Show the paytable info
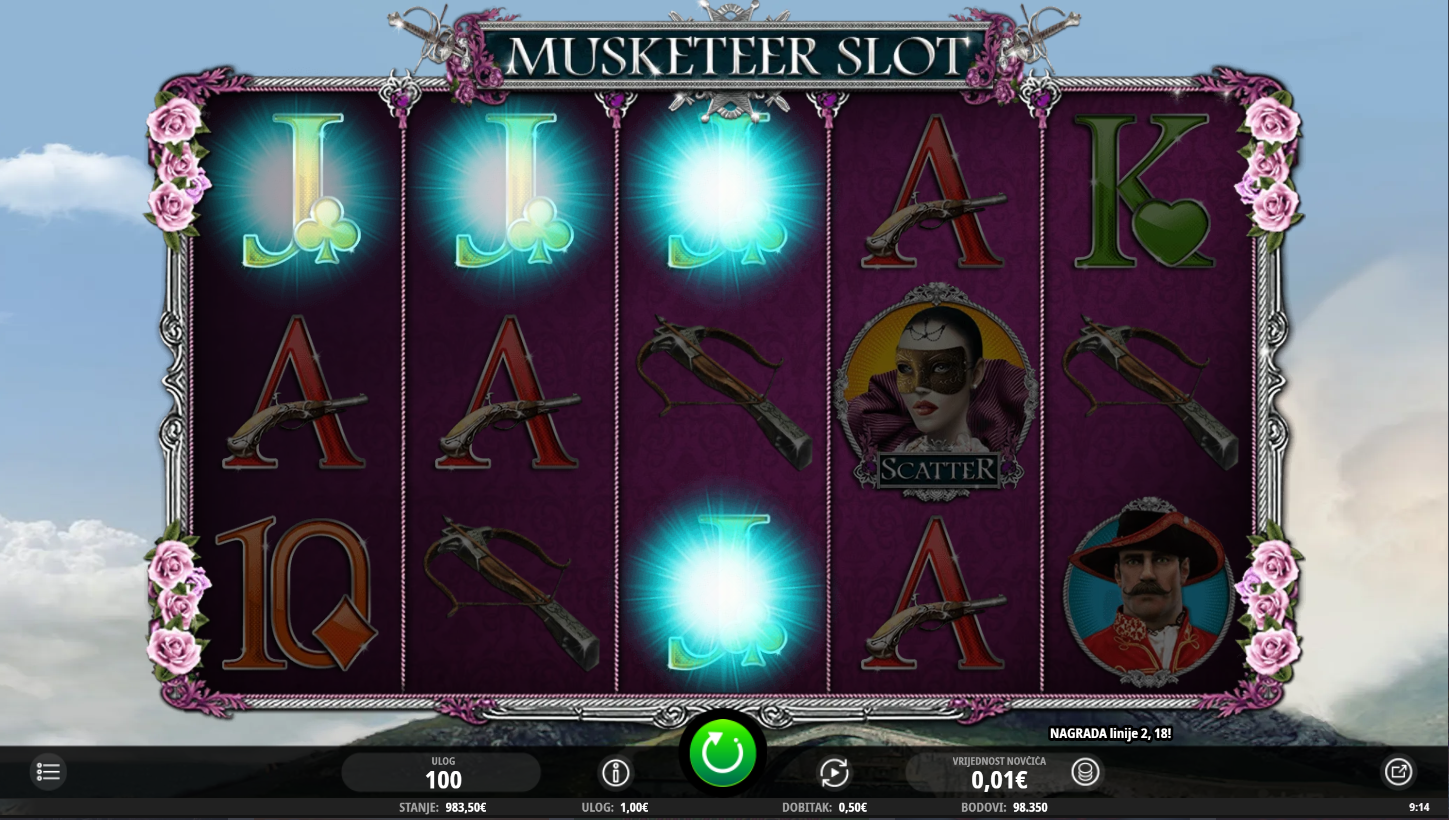The image size is (1449, 820). [615, 772]
